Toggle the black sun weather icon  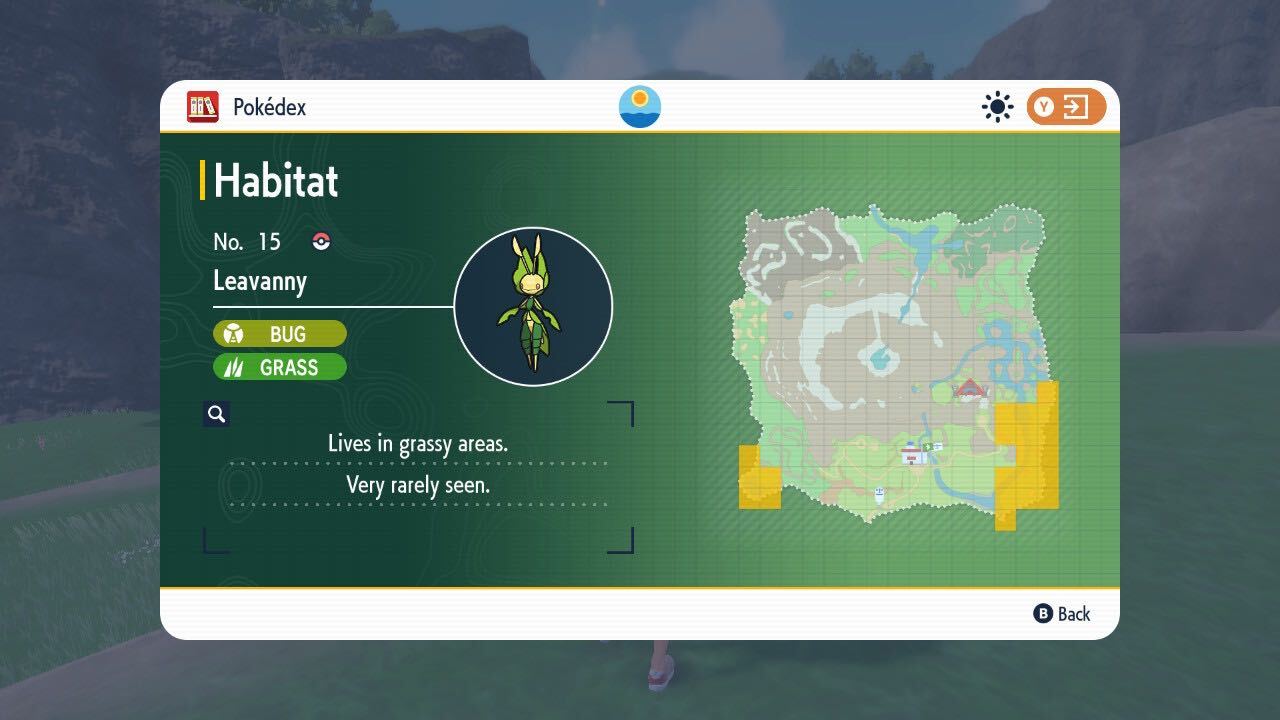click(997, 107)
